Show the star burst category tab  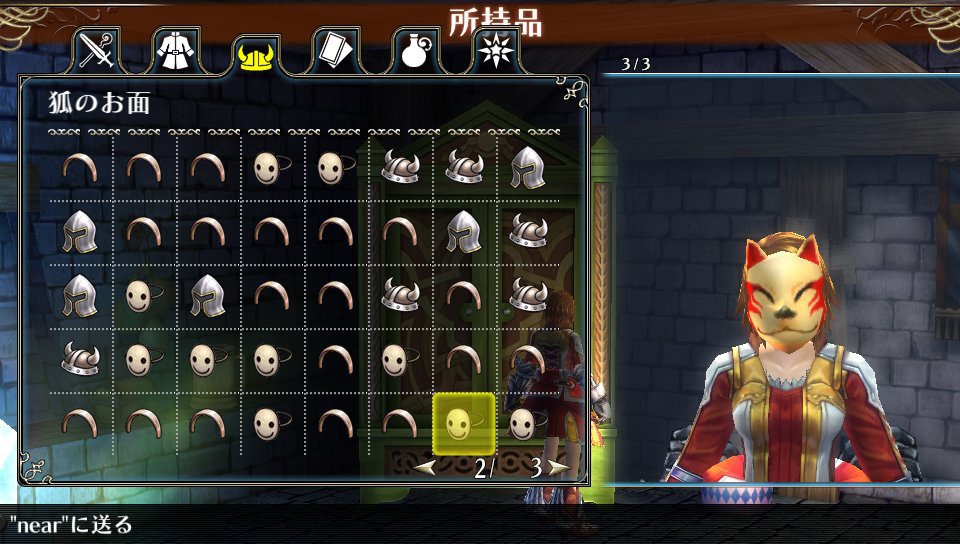click(493, 51)
